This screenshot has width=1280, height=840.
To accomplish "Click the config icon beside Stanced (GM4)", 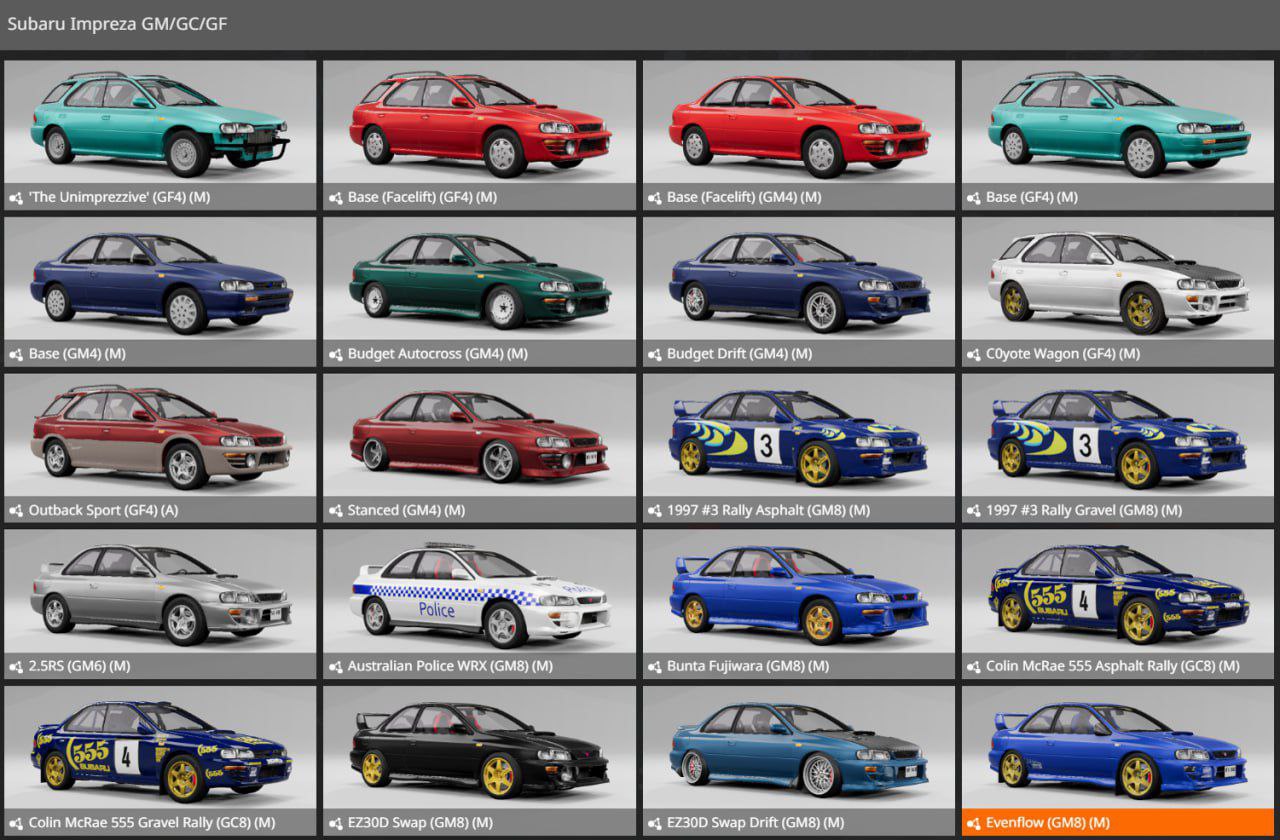I will pos(334,509).
